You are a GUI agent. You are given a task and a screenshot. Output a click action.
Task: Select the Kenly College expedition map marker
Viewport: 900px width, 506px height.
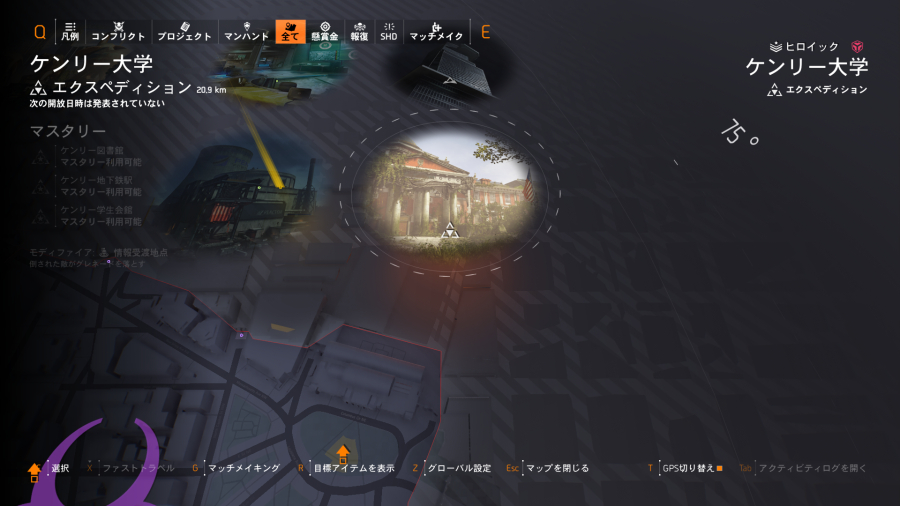point(449,230)
